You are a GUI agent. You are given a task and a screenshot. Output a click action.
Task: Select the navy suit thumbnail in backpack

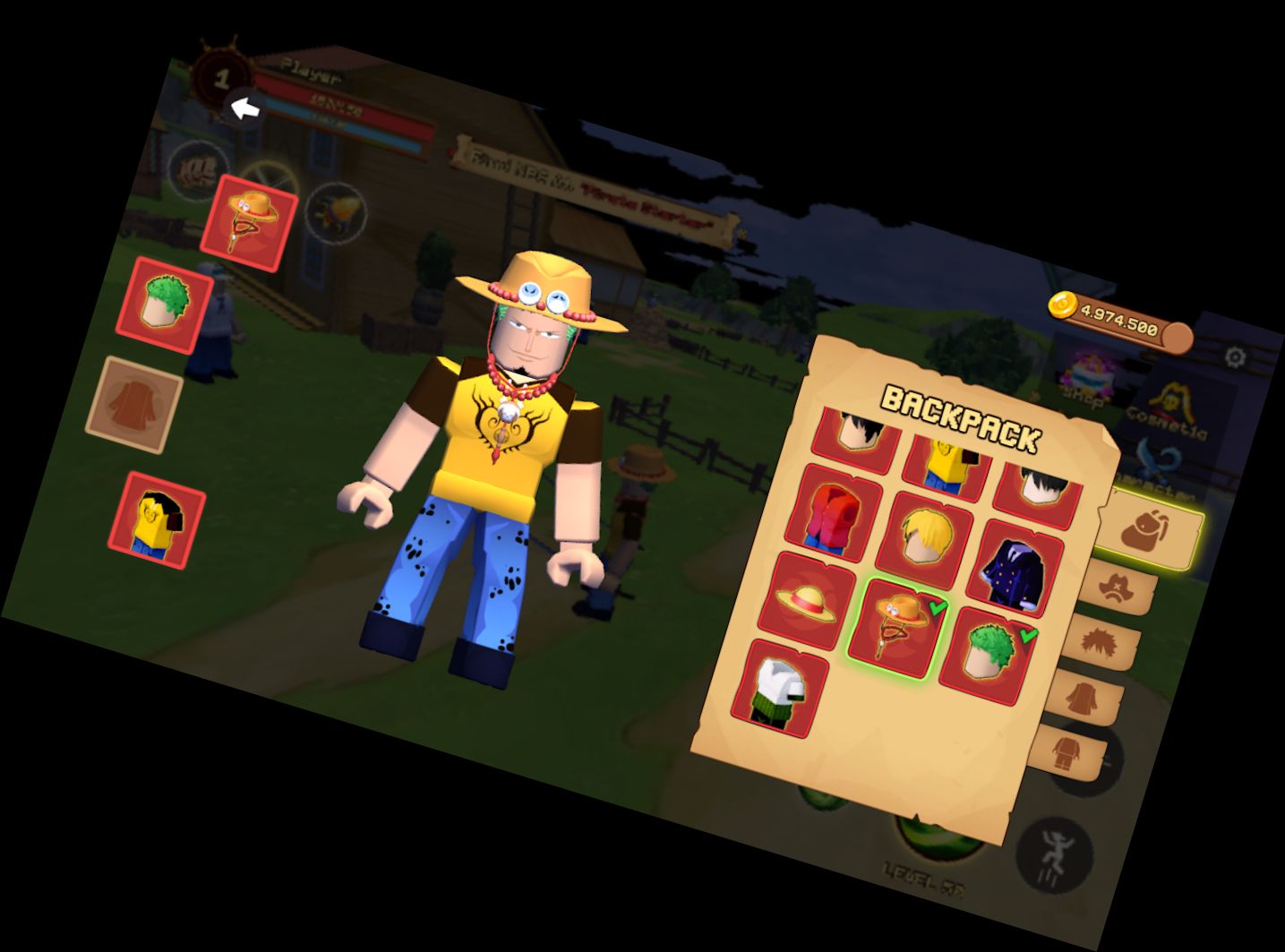[1016, 569]
